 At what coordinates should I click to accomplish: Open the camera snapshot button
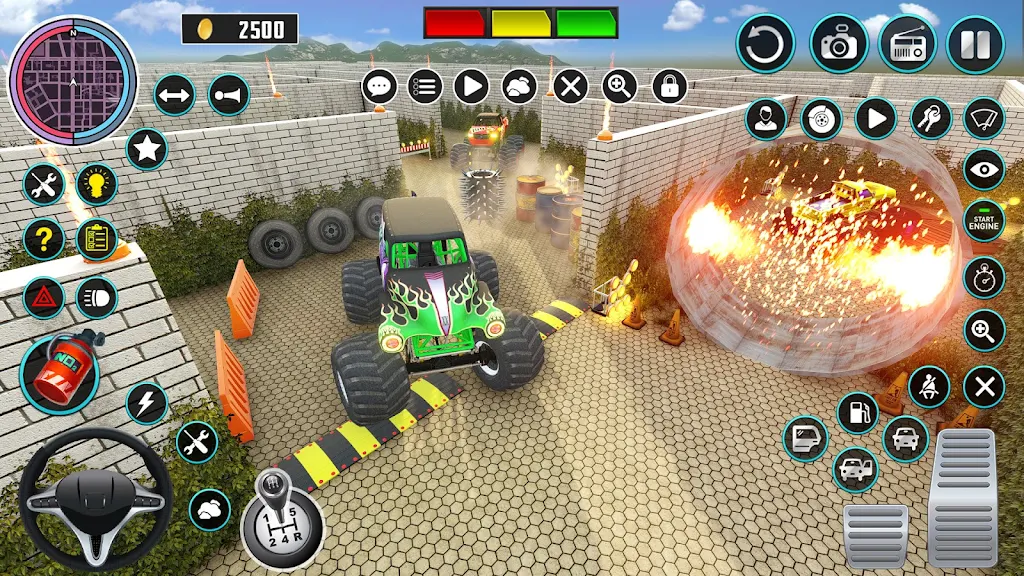tap(838, 44)
